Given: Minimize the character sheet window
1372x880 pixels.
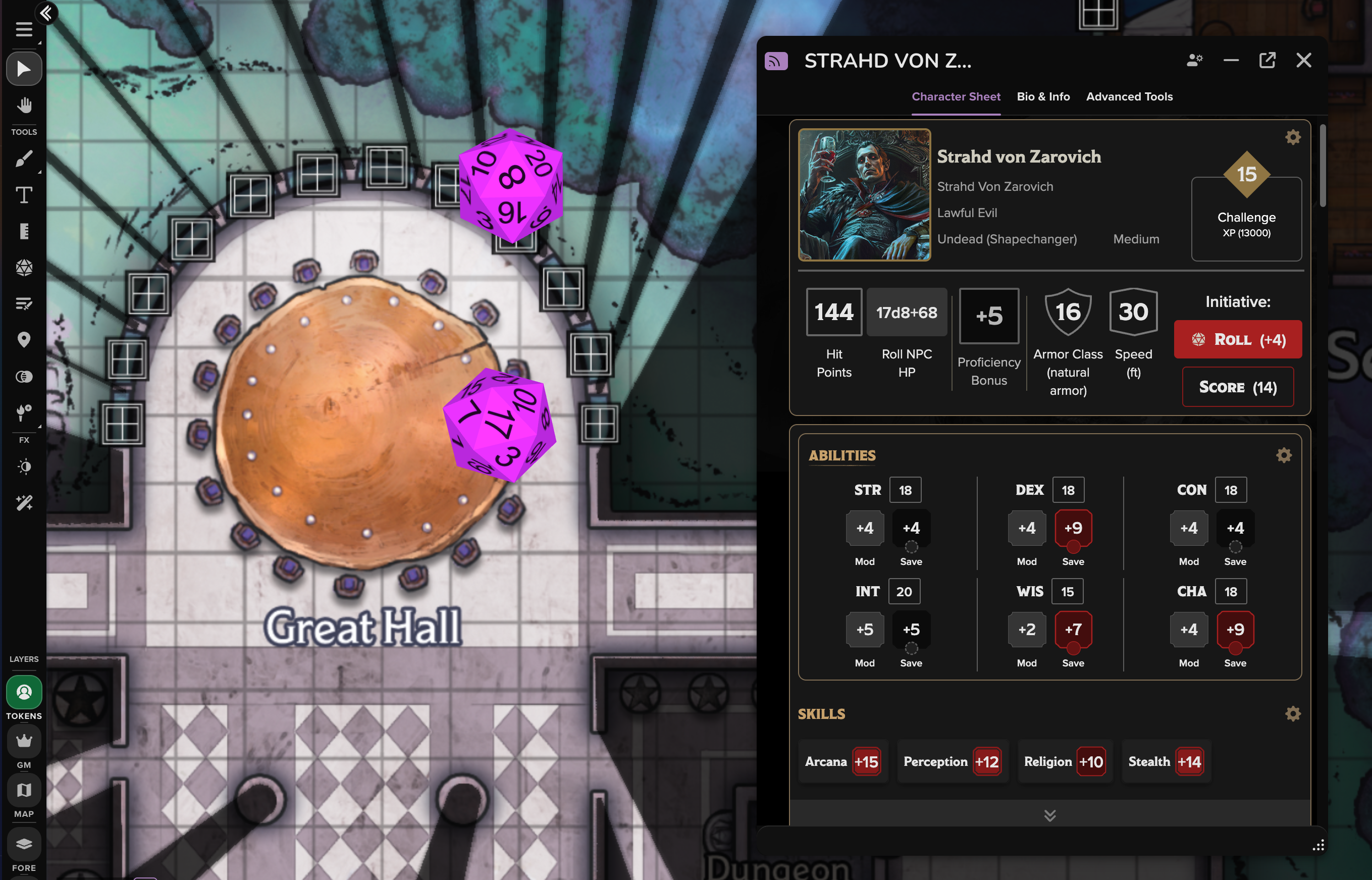Looking at the screenshot, I should [1231, 60].
